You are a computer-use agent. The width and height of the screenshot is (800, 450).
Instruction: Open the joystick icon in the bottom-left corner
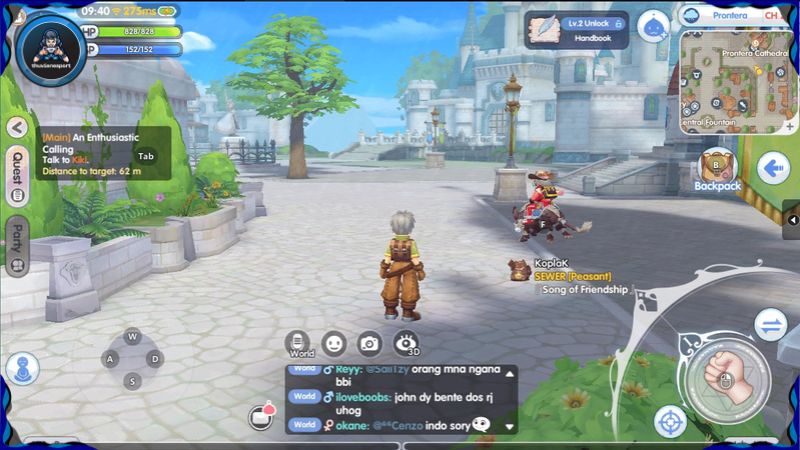coord(22,368)
